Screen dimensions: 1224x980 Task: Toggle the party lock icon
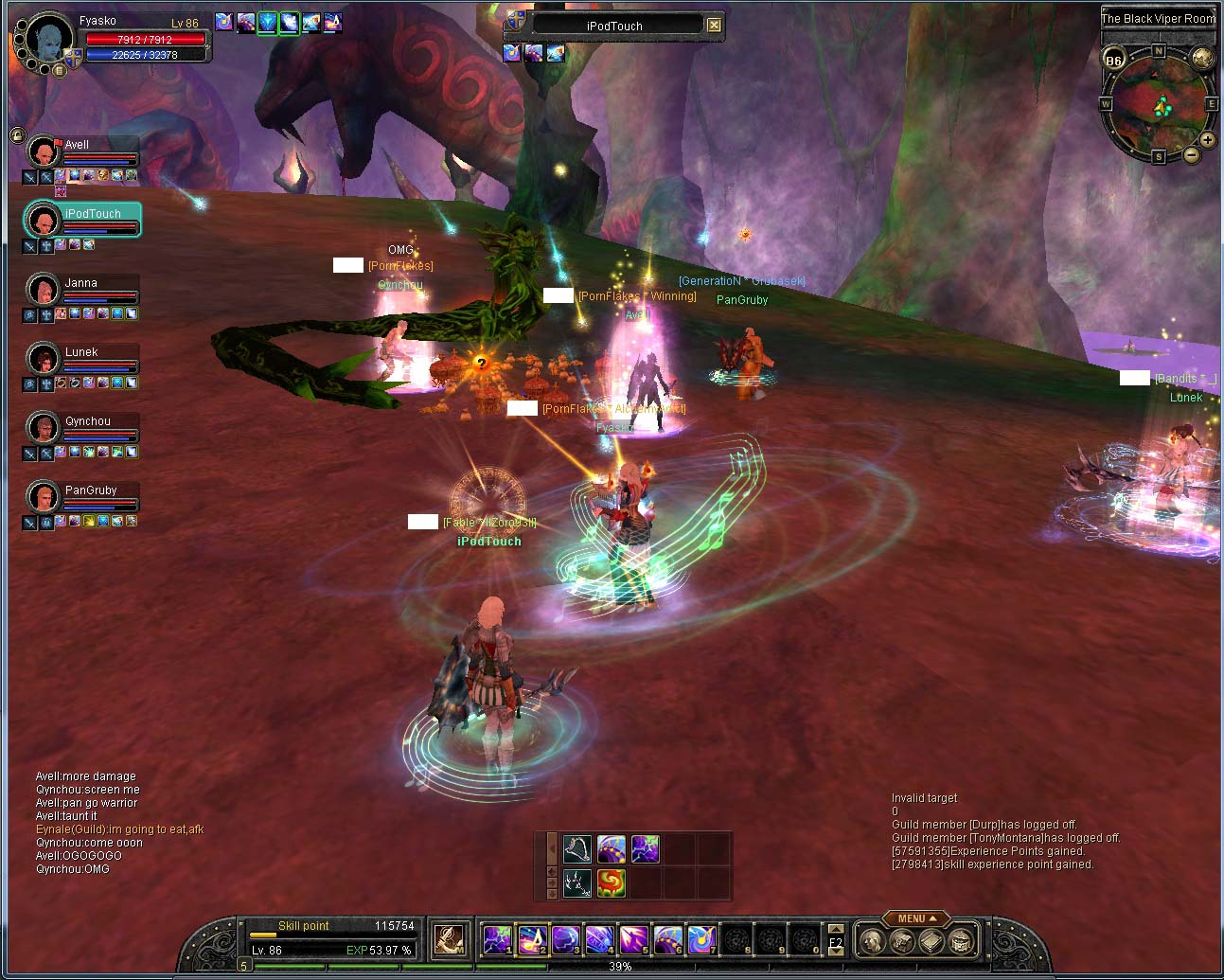(17, 135)
